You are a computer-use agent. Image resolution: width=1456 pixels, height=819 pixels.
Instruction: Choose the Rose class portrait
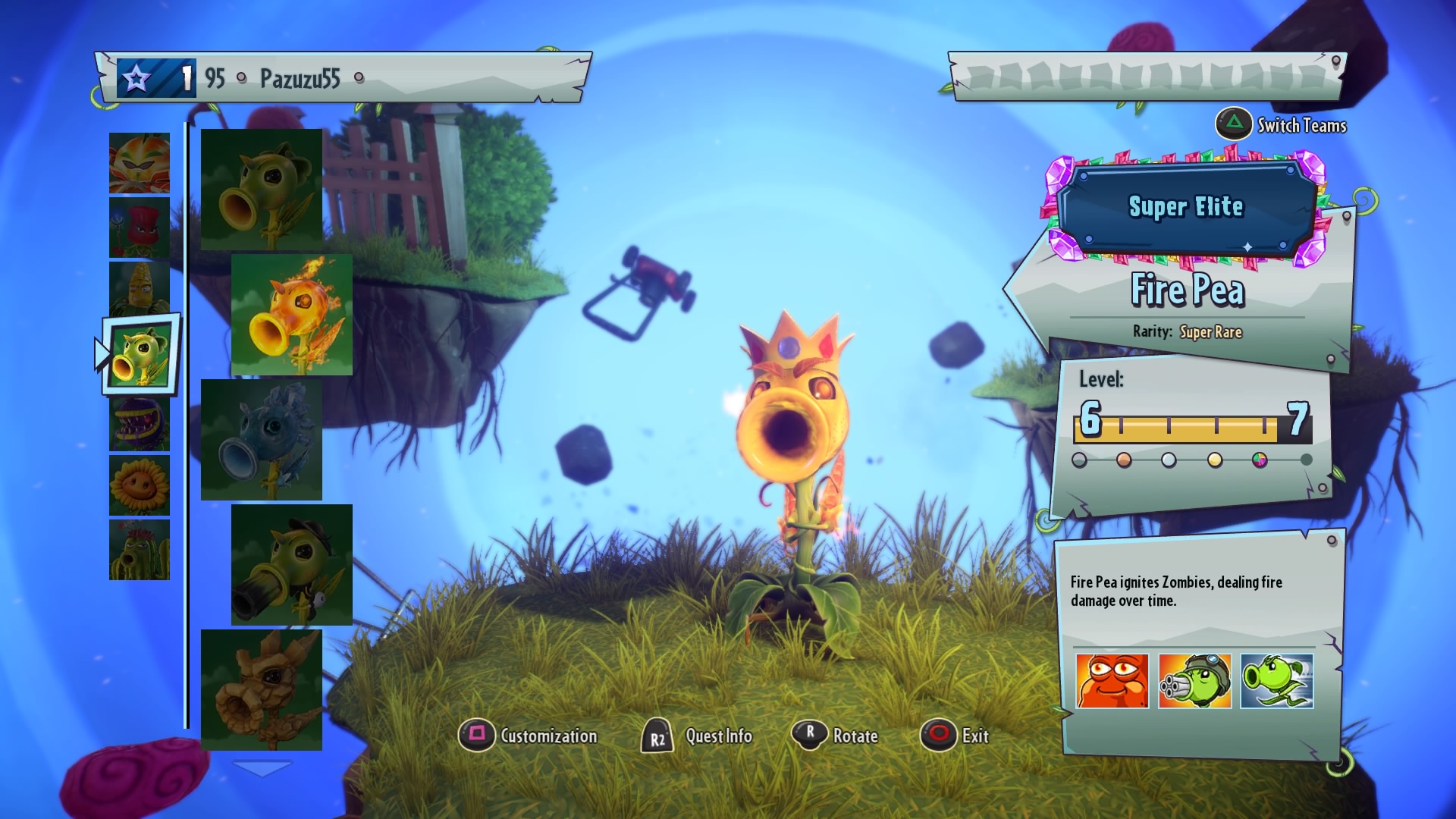140,227
